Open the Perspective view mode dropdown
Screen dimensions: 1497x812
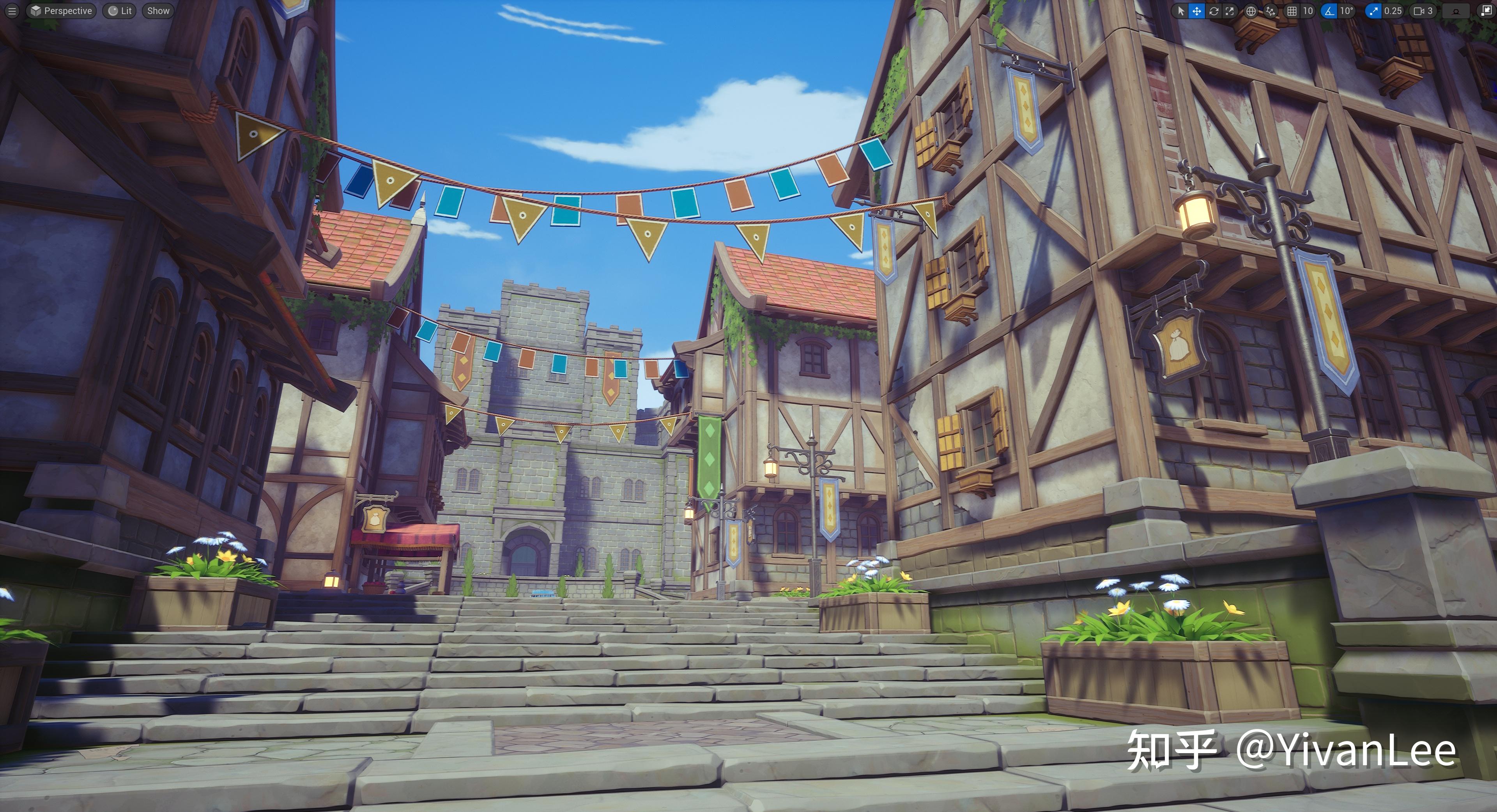tap(62, 11)
